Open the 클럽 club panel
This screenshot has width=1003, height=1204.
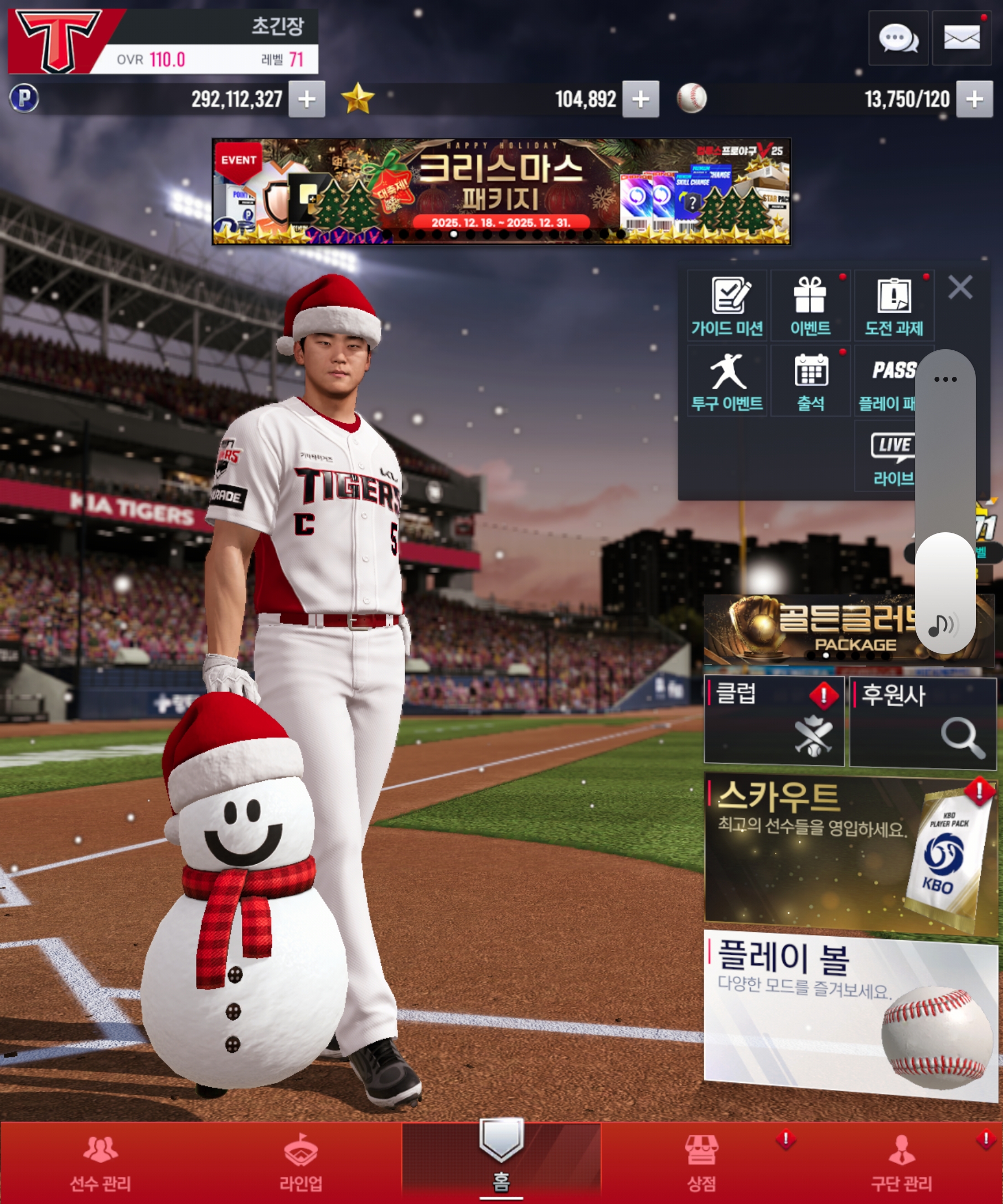point(774,720)
